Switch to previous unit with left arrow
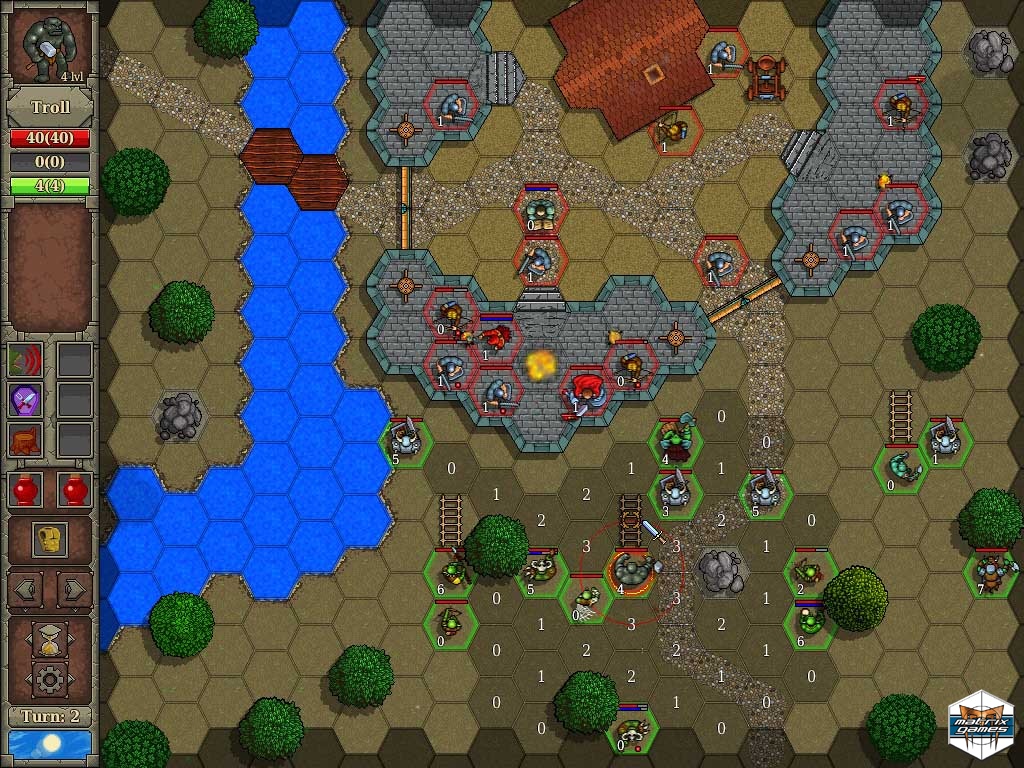1024x768 pixels. click(x=25, y=590)
